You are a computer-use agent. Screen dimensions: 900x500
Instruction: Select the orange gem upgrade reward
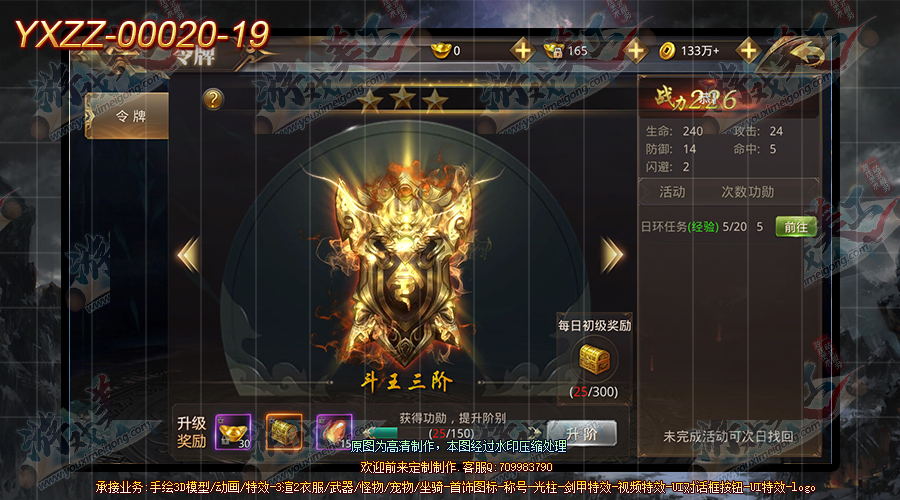tap(334, 432)
